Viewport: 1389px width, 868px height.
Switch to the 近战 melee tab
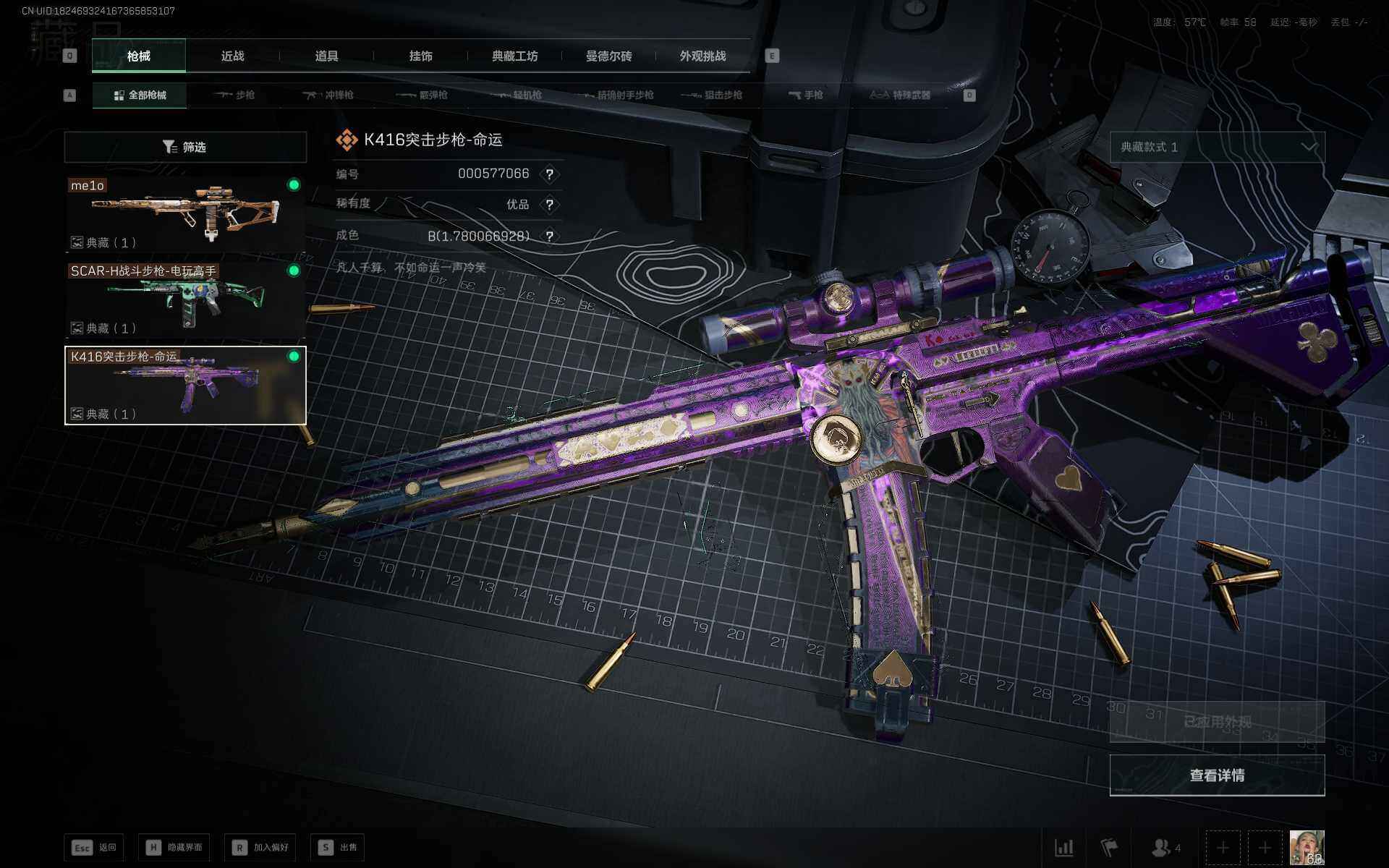click(232, 56)
